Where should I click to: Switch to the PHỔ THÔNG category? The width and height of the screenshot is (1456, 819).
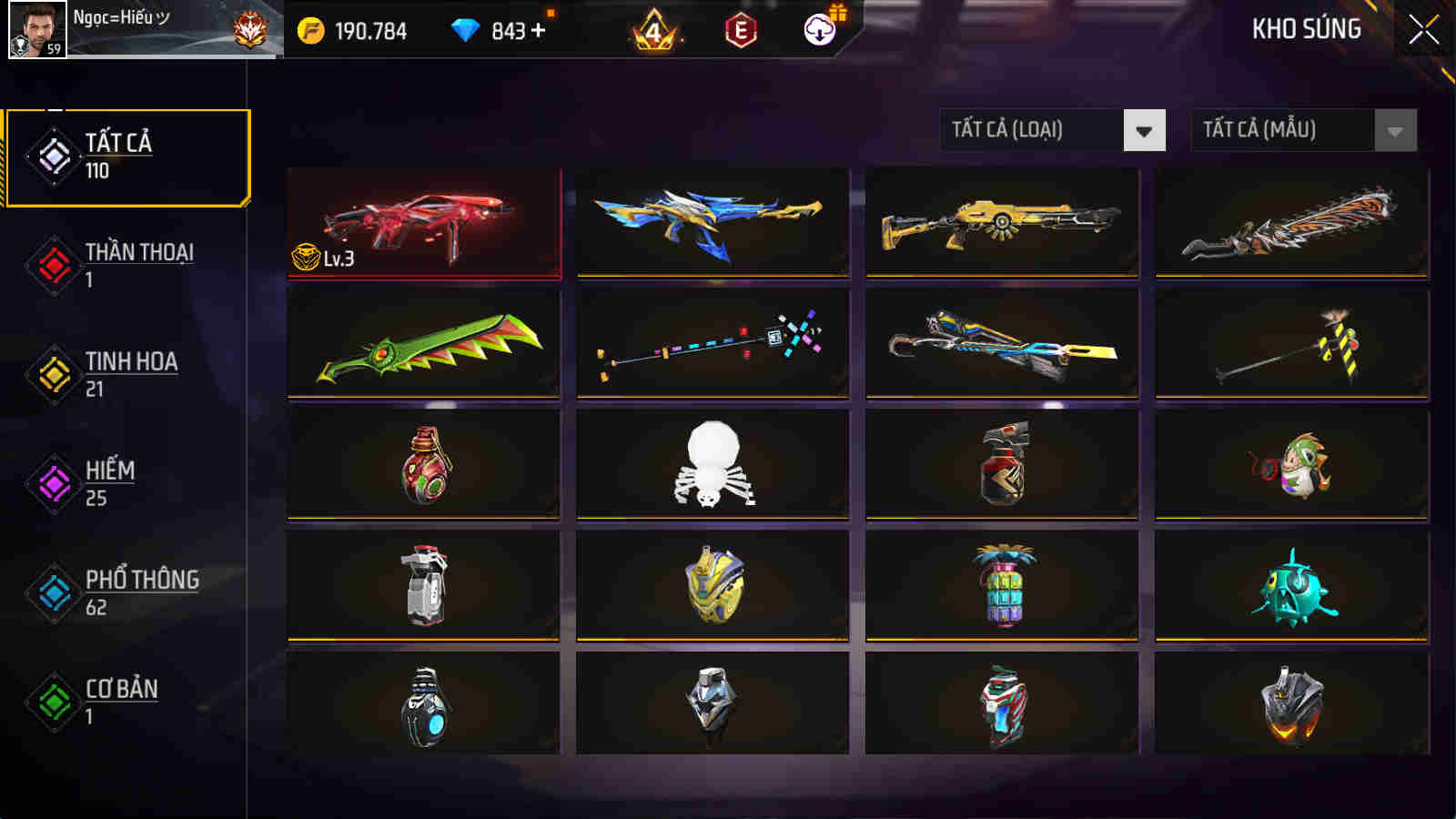pos(52,593)
